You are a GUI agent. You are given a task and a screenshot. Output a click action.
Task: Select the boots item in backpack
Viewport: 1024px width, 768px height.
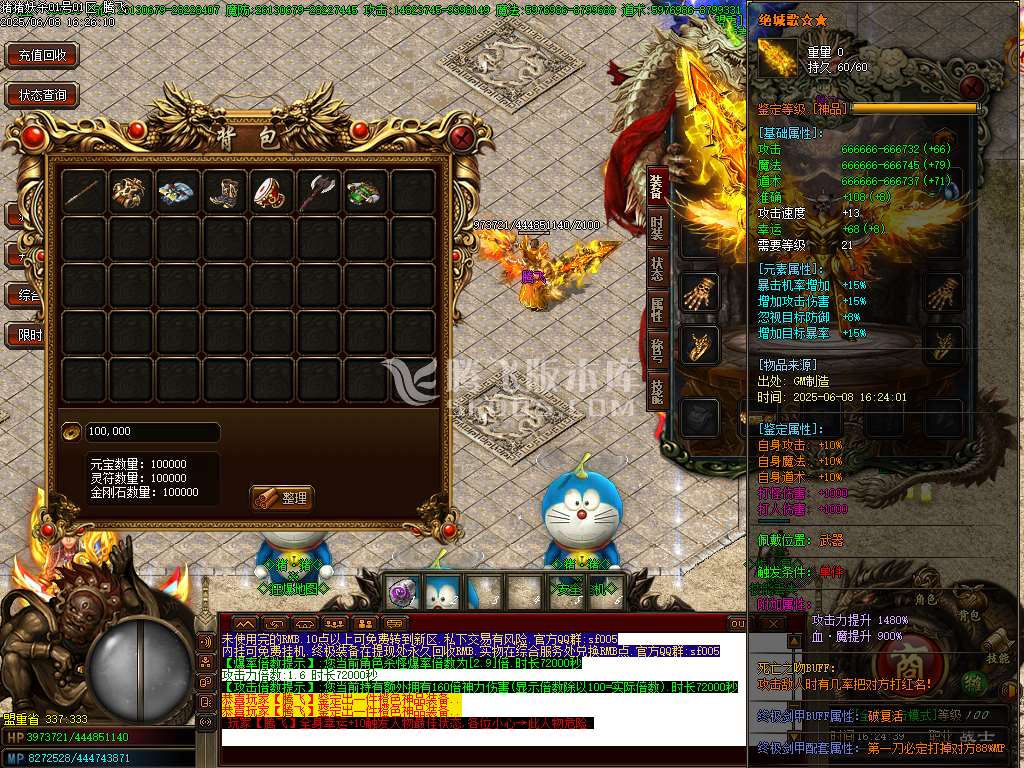(225, 192)
